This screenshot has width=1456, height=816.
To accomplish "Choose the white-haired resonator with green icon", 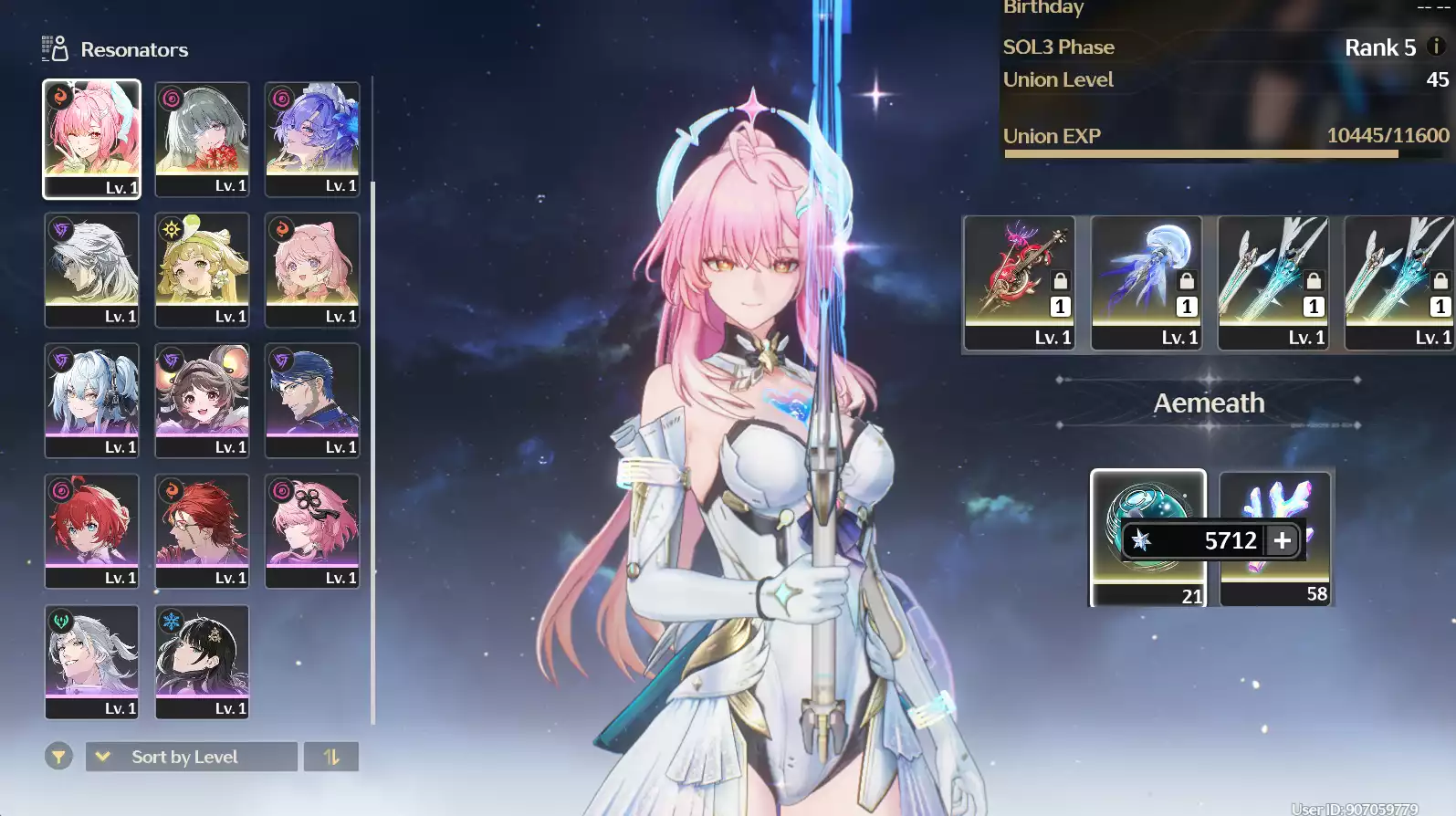I will pos(91,660).
